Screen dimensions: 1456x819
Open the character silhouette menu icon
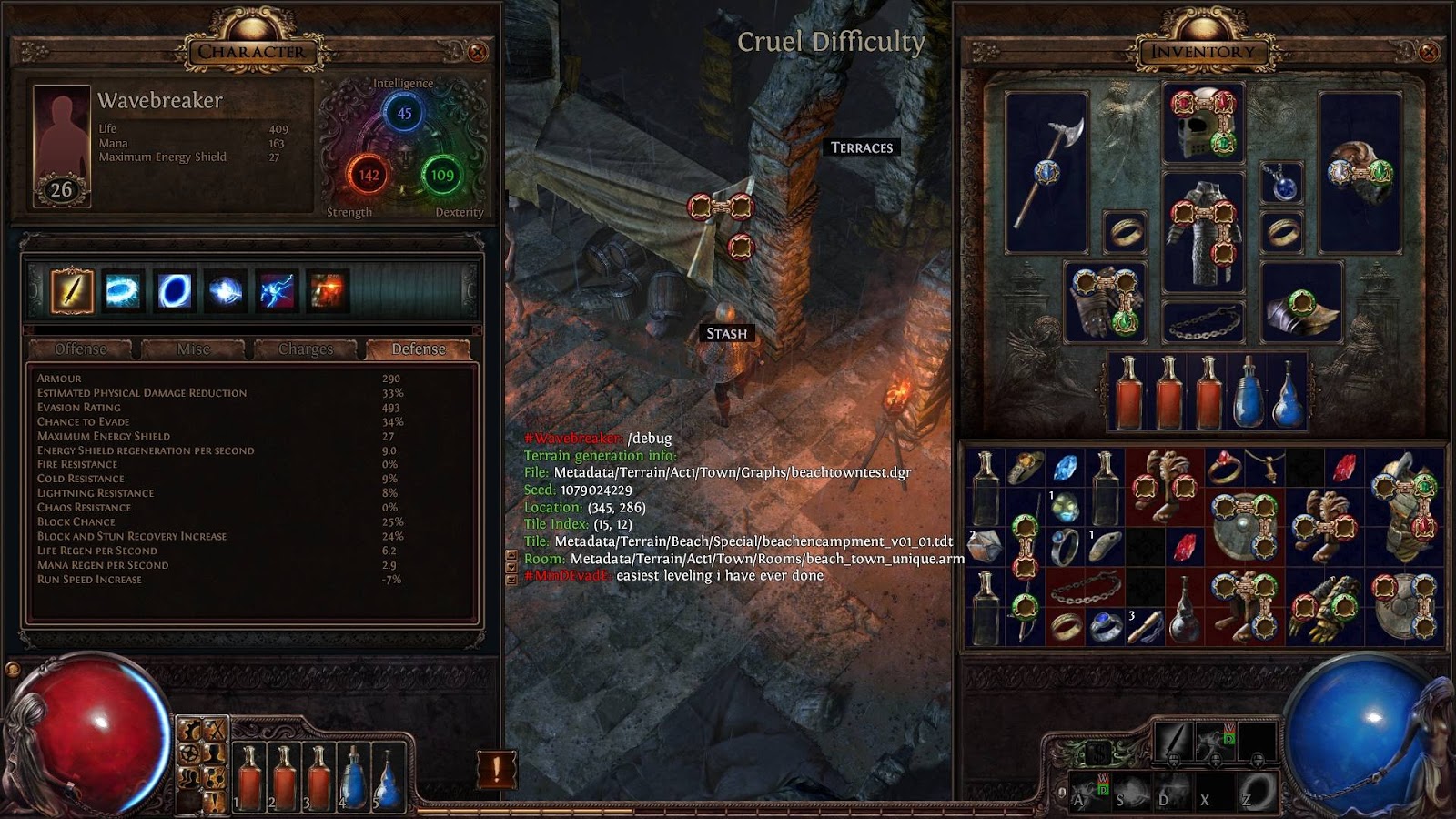215,754
